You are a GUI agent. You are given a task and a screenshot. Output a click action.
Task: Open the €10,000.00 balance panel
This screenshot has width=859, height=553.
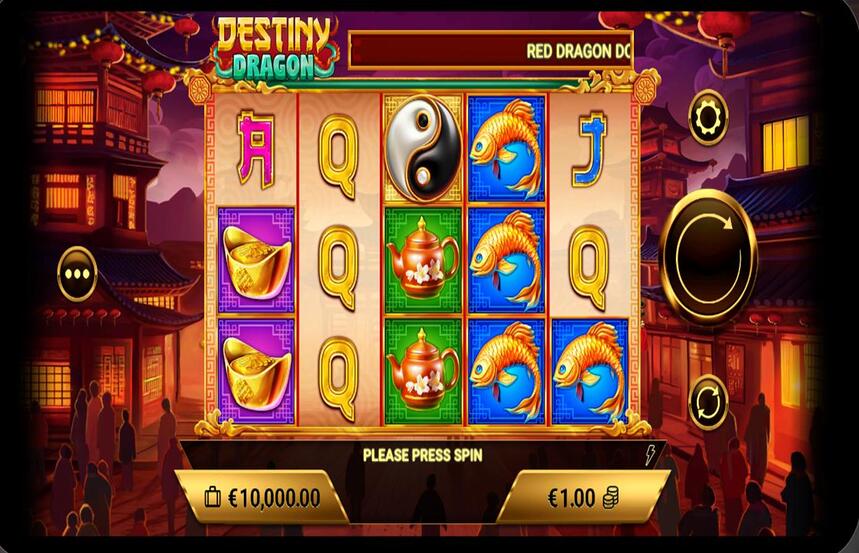pyautogui.click(x=264, y=497)
